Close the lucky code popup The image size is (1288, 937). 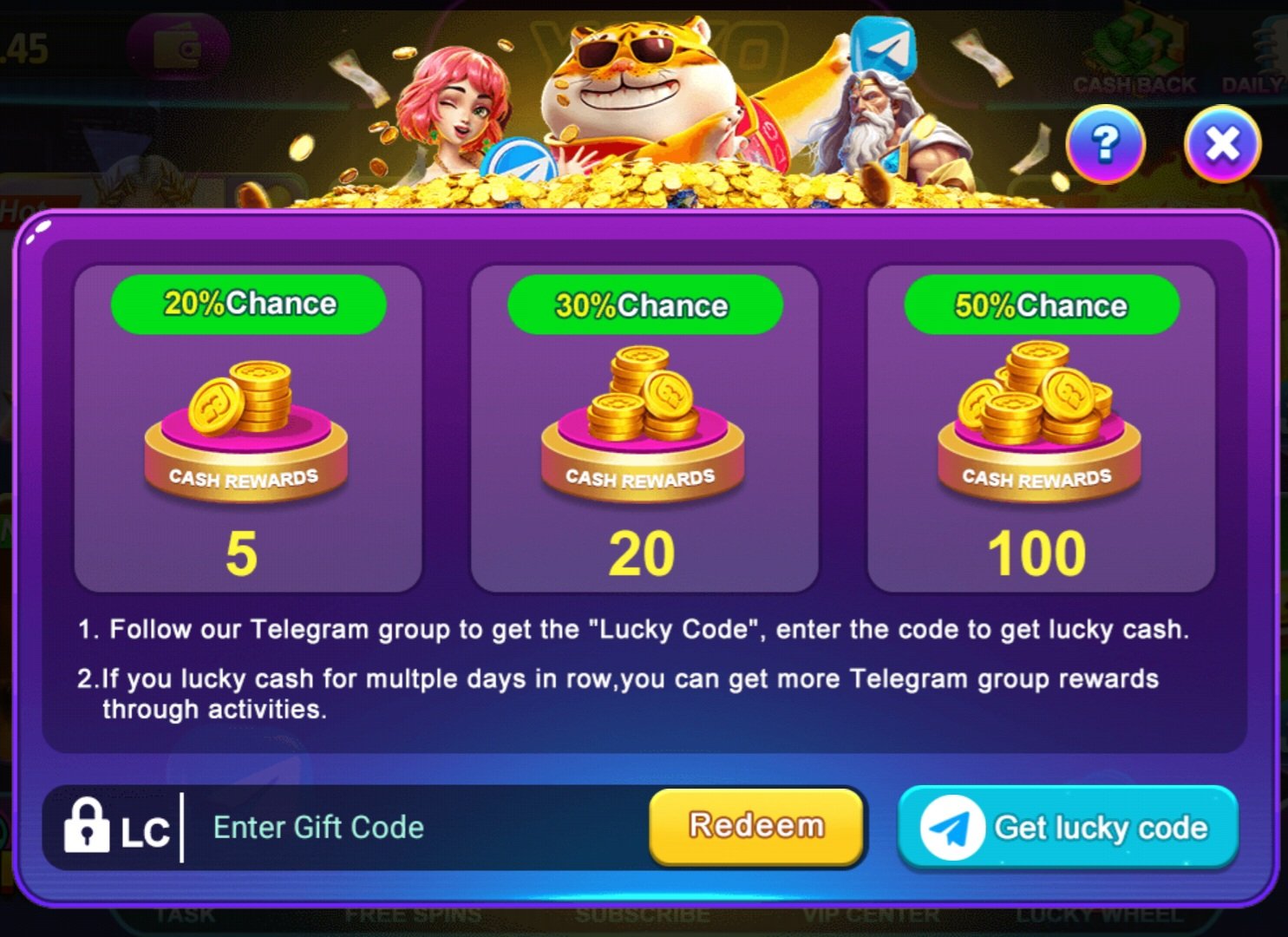click(1222, 144)
